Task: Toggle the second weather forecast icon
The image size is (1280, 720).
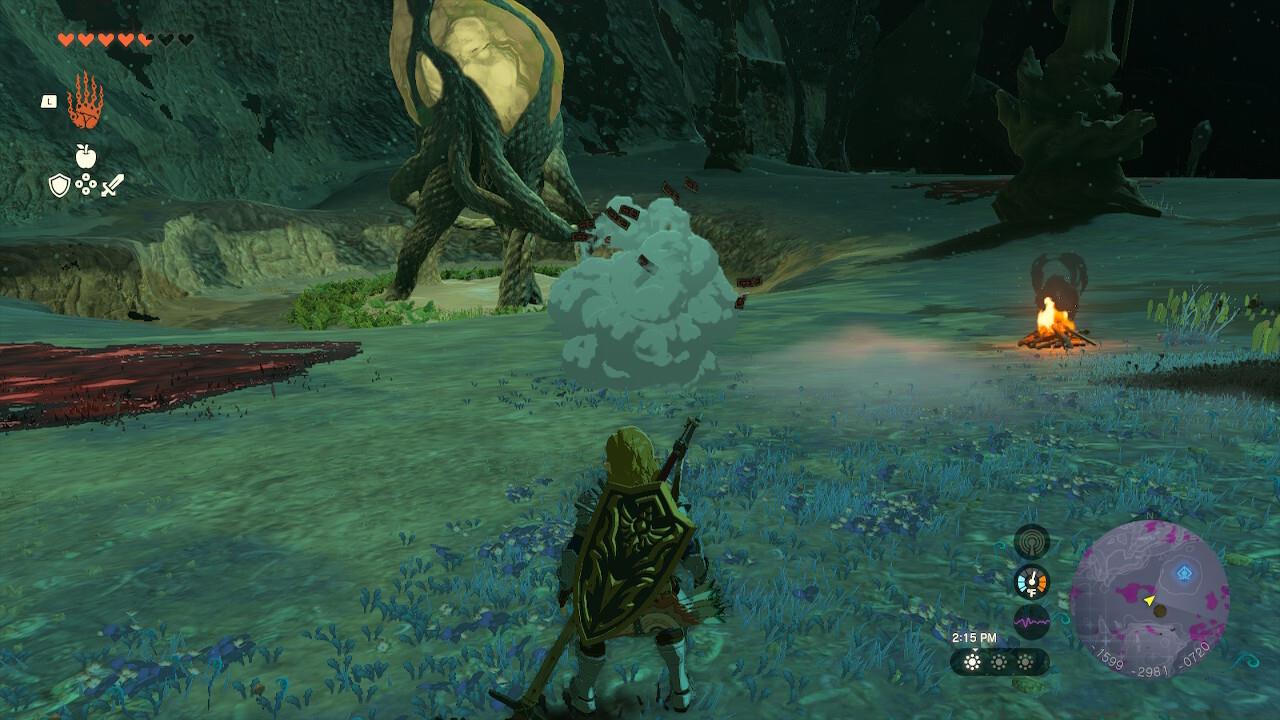Action: pyautogui.click(x=999, y=662)
